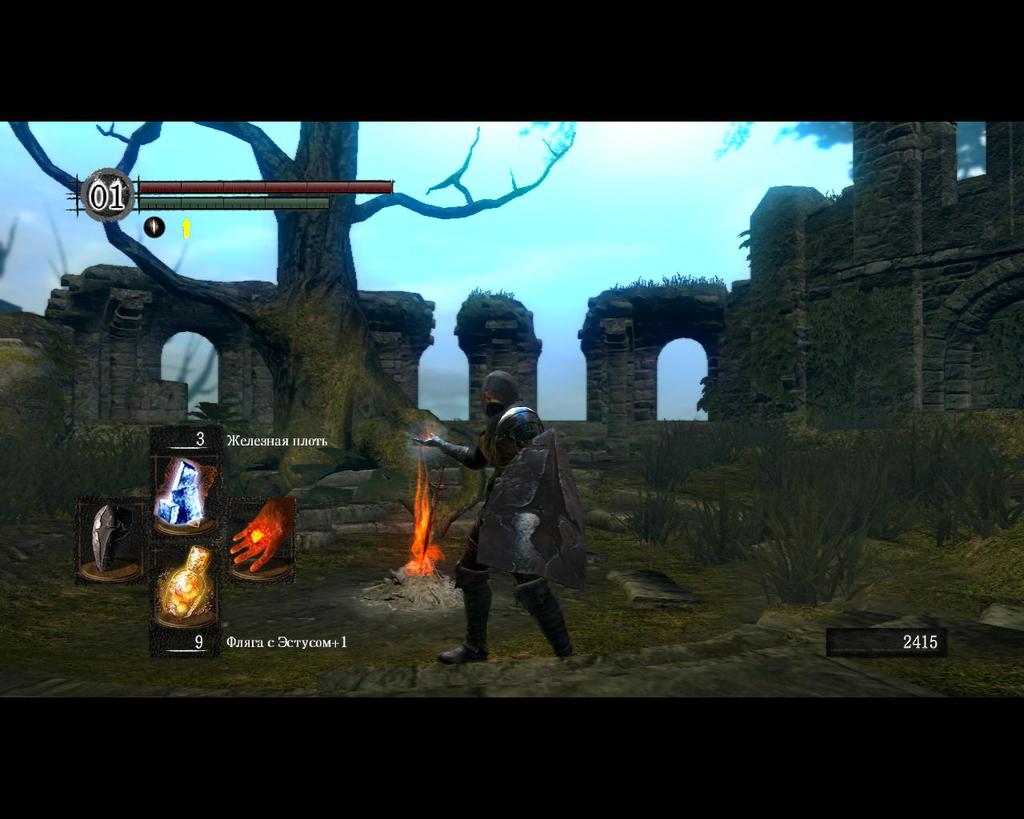Click the round black status effect icon
The height and width of the screenshot is (819, 1024).
pyautogui.click(x=154, y=227)
